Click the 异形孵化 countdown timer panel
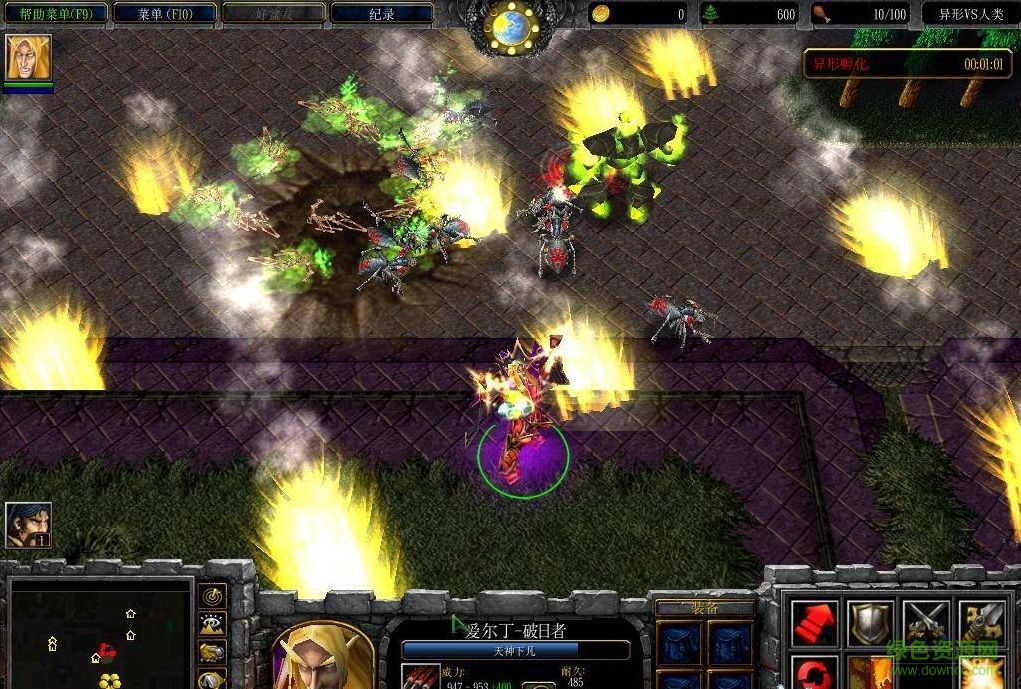 tap(906, 63)
